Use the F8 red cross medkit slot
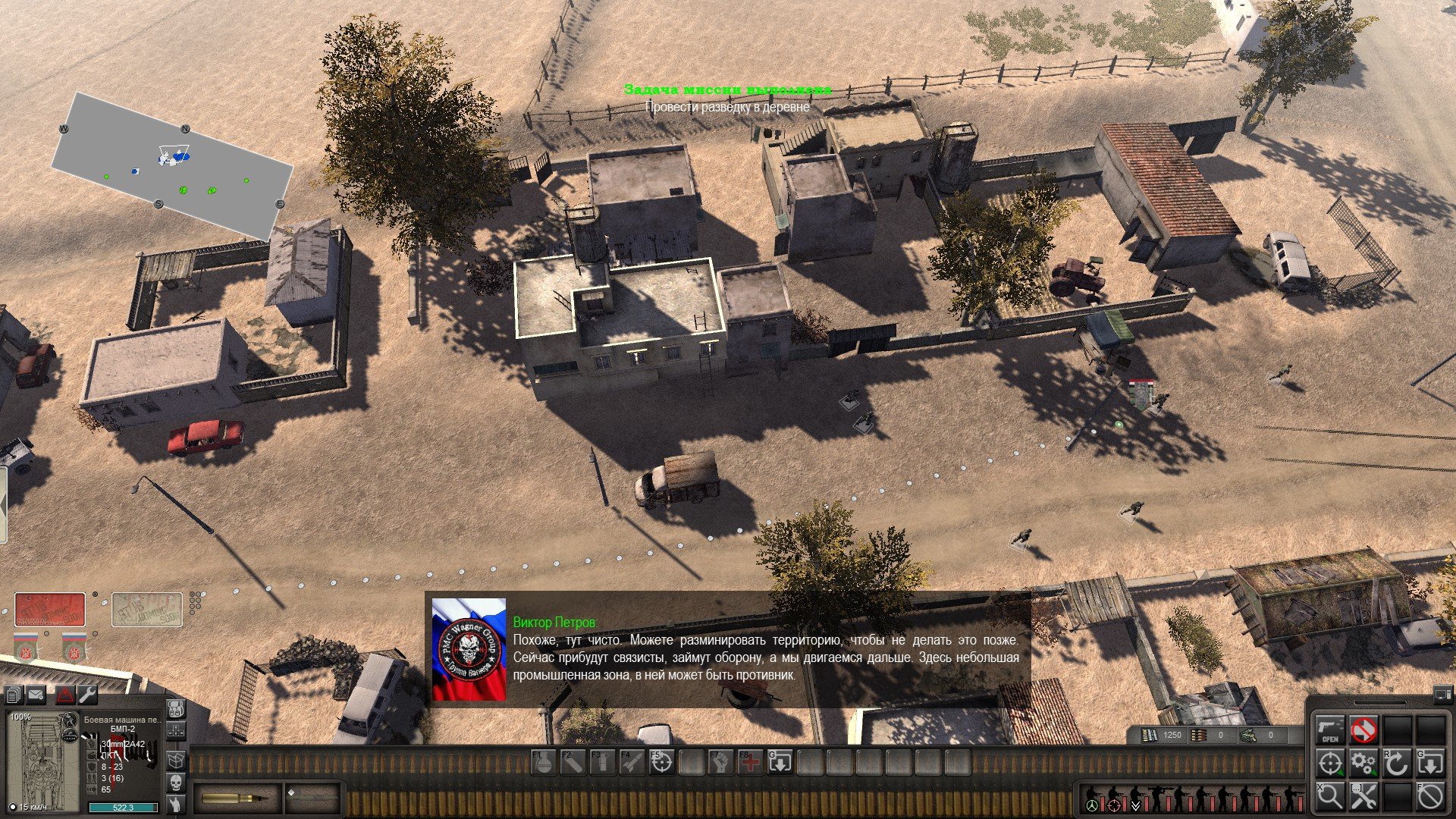 click(750, 762)
